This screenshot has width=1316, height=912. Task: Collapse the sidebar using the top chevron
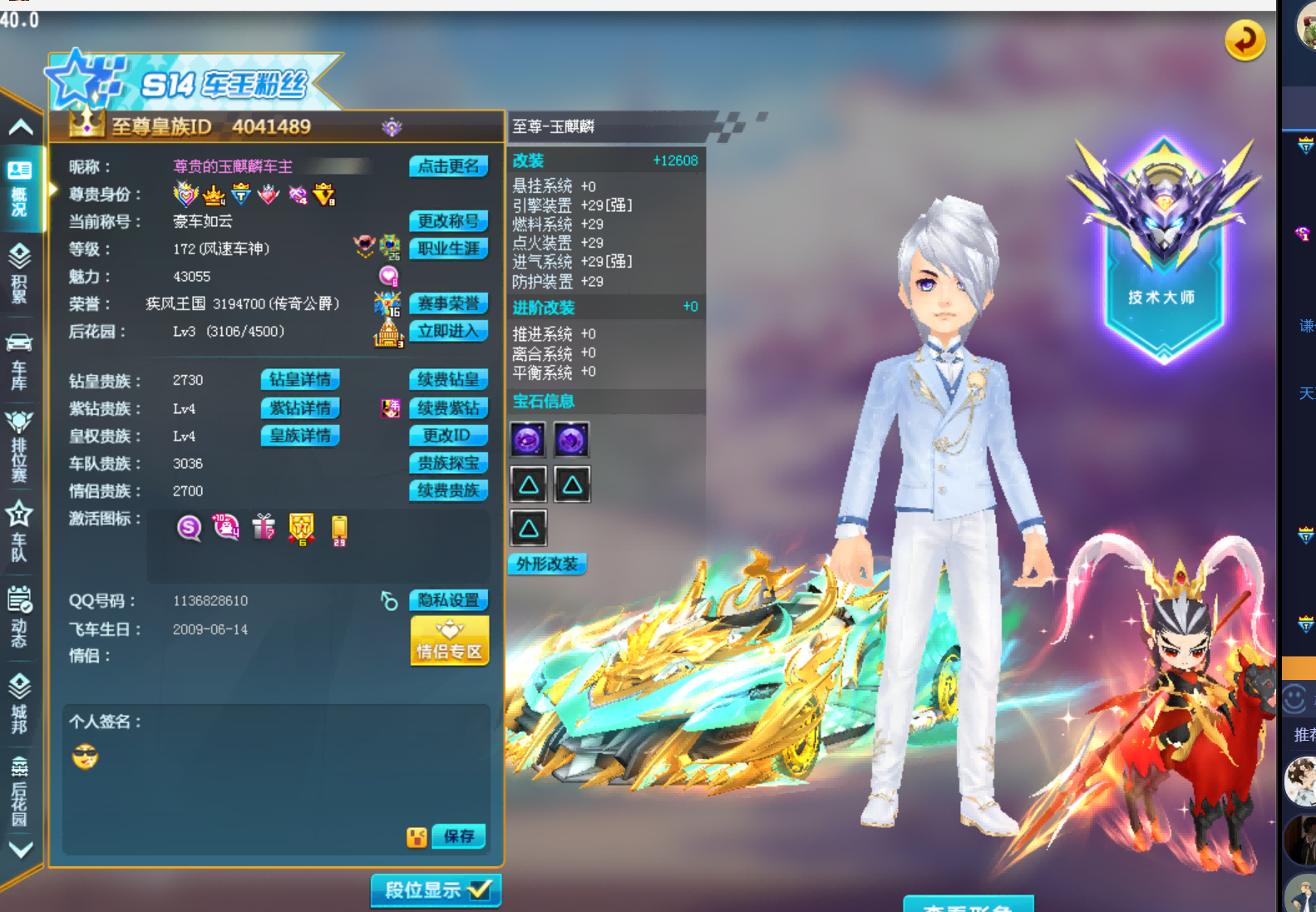(22, 126)
